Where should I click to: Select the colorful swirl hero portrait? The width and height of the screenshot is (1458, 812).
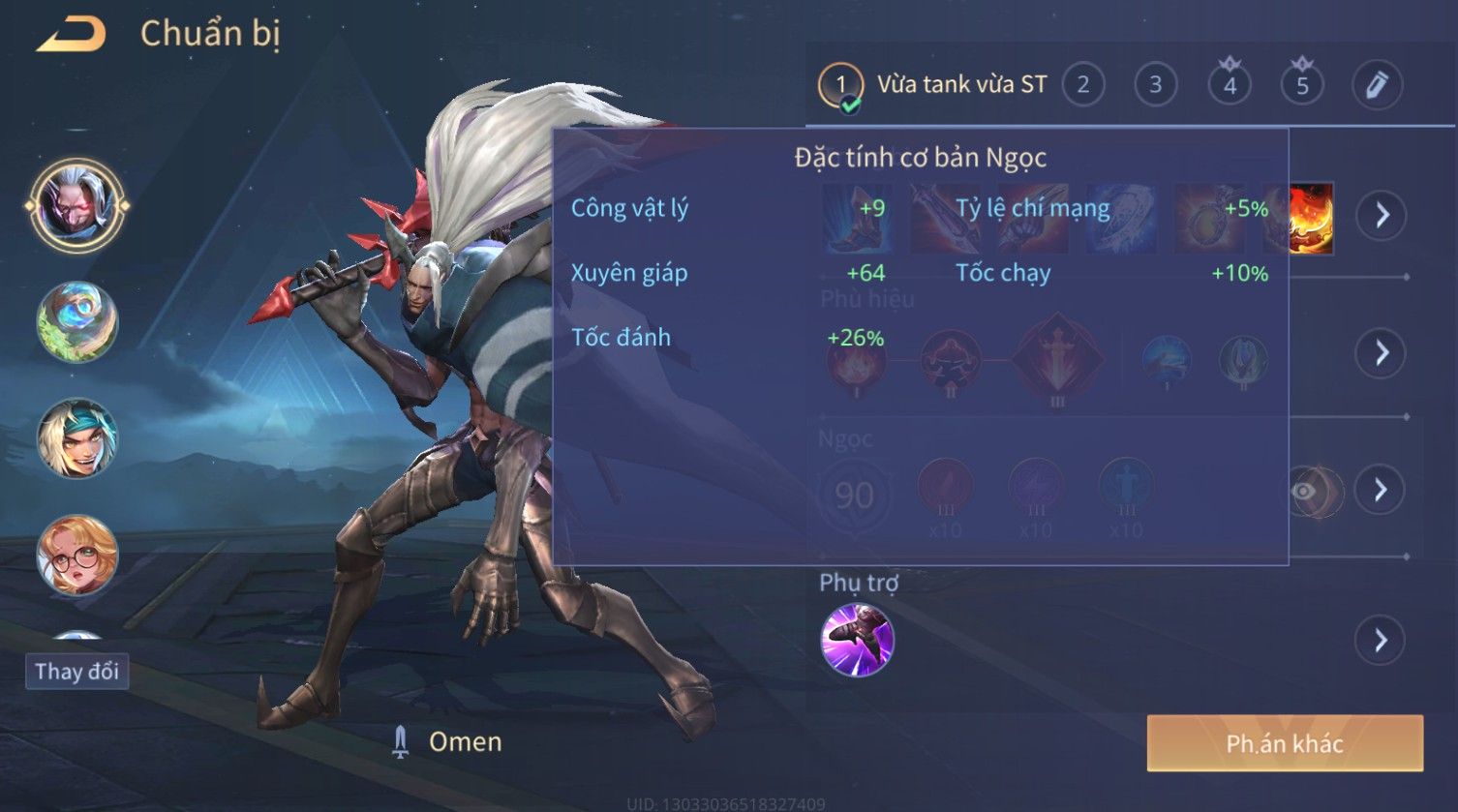pyautogui.click(x=76, y=322)
